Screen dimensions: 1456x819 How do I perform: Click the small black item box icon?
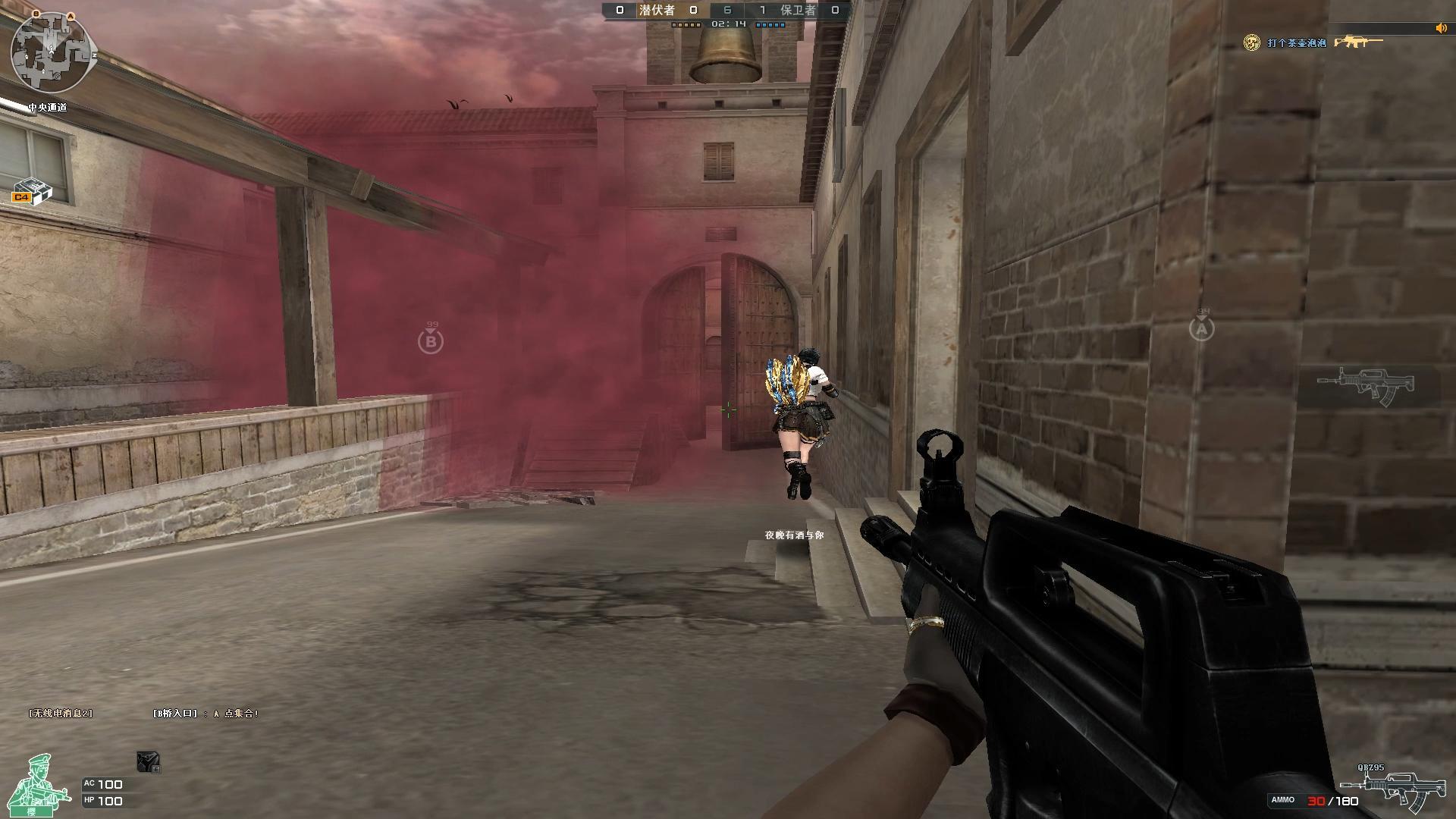click(148, 761)
